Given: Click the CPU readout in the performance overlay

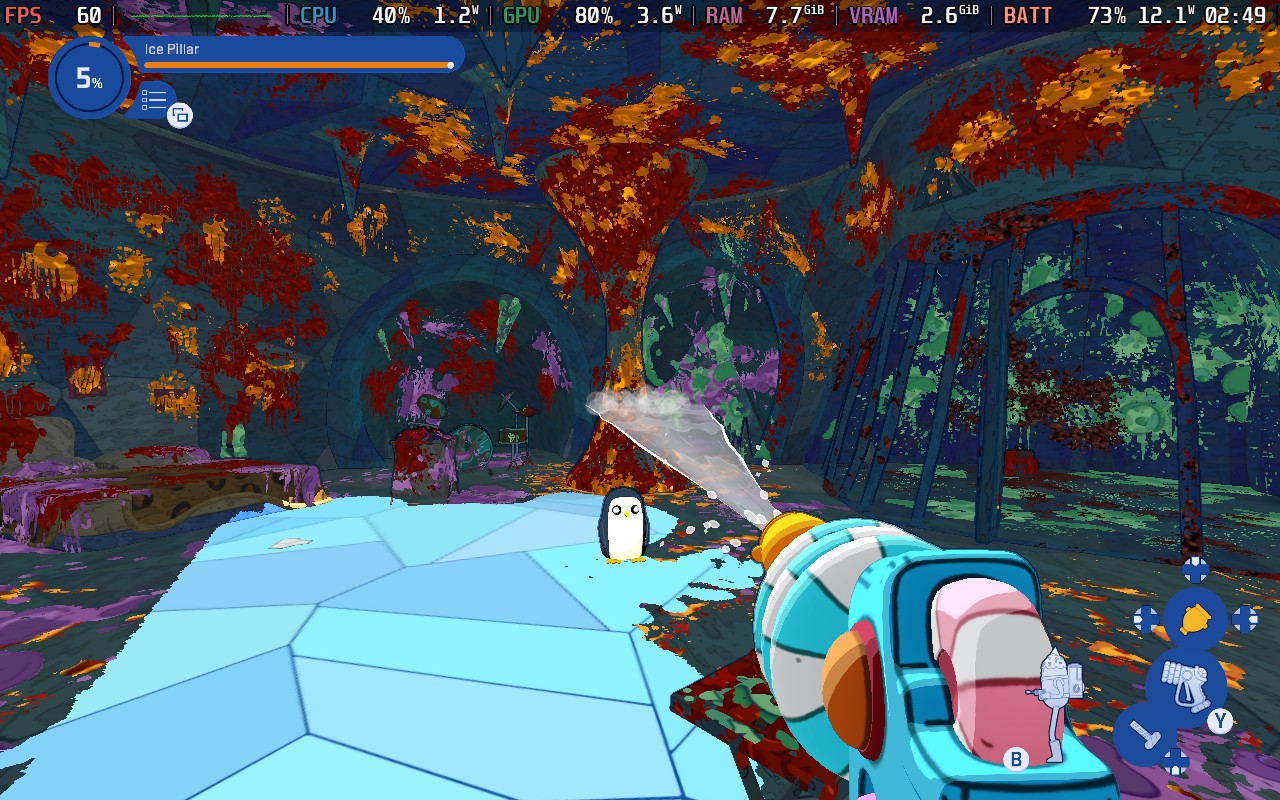Looking at the screenshot, I should (318, 15).
